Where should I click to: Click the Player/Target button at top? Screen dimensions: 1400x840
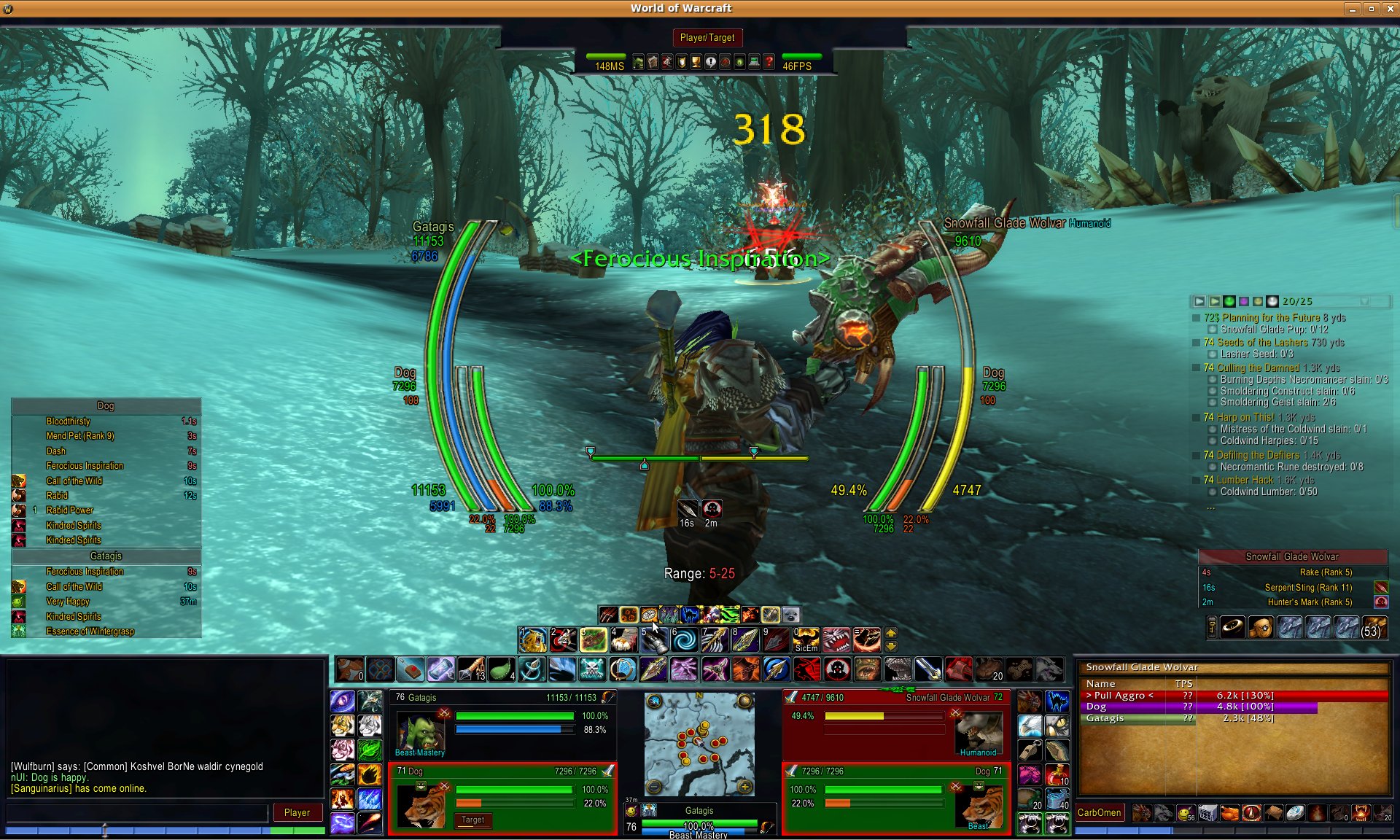[707, 38]
